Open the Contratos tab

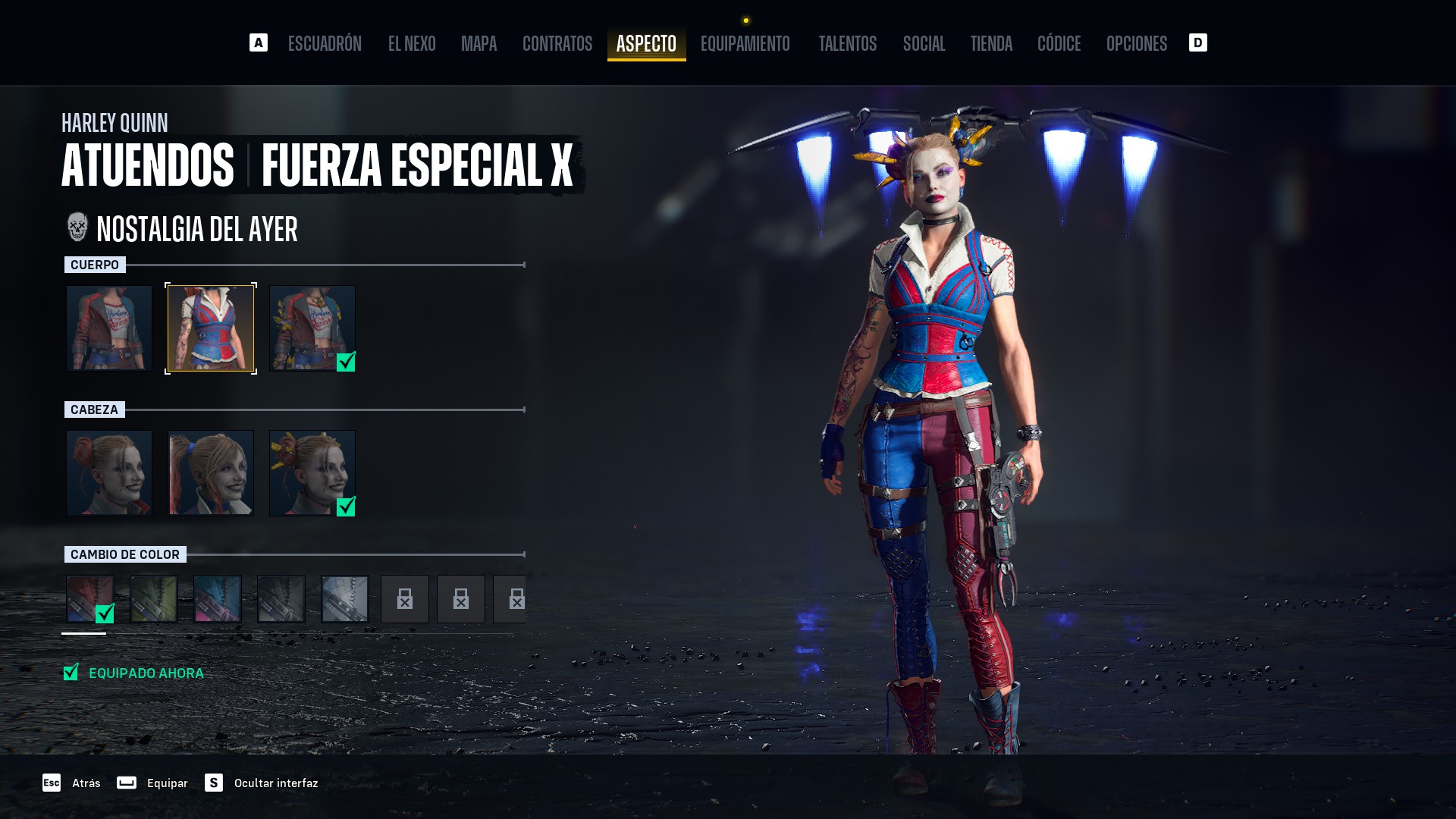557,44
